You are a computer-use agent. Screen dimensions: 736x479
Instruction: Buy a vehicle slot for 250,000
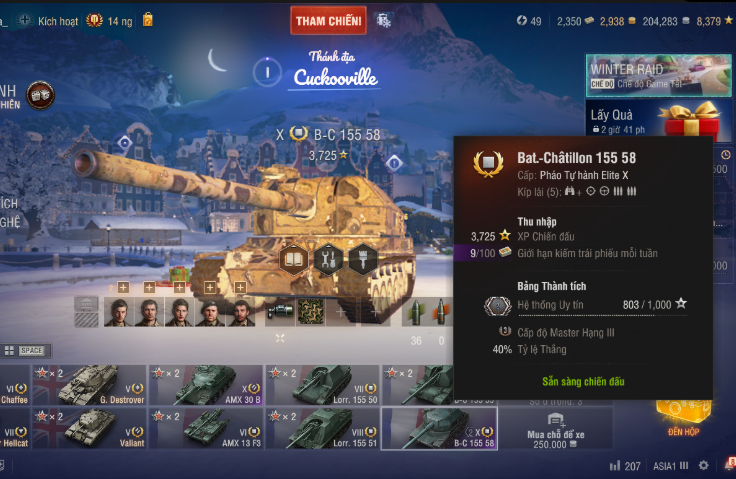[x=555, y=429]
